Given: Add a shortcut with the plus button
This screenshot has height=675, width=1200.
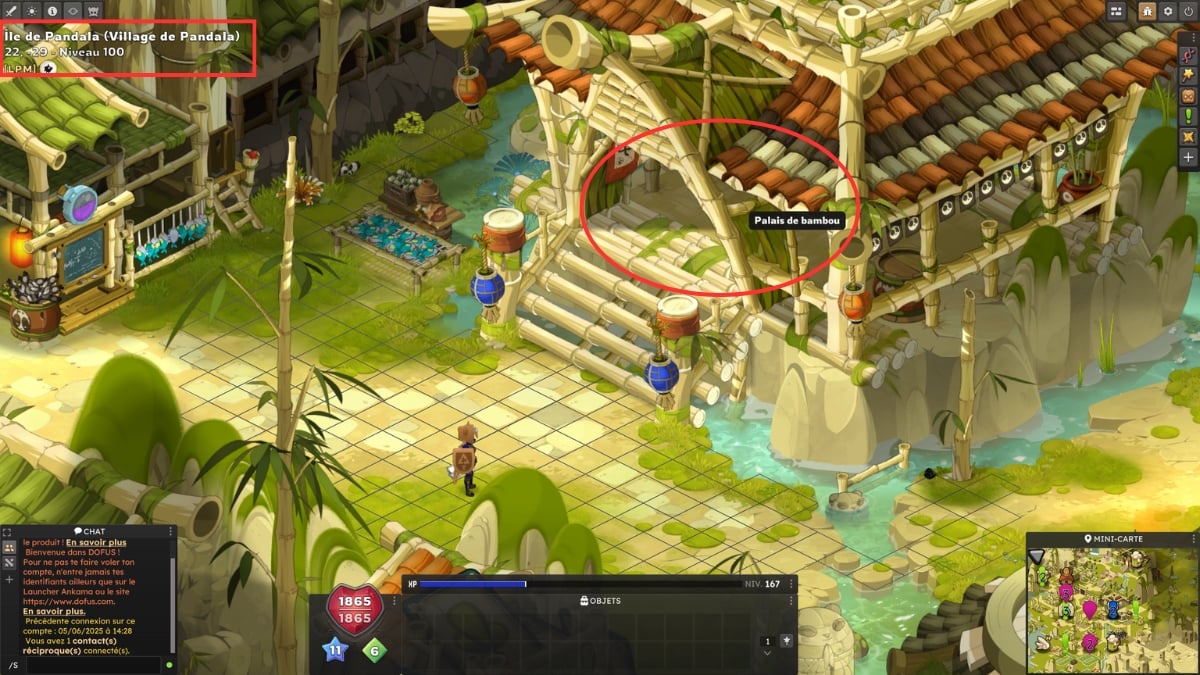Looking at the screenshot, I should point(1189,157).
